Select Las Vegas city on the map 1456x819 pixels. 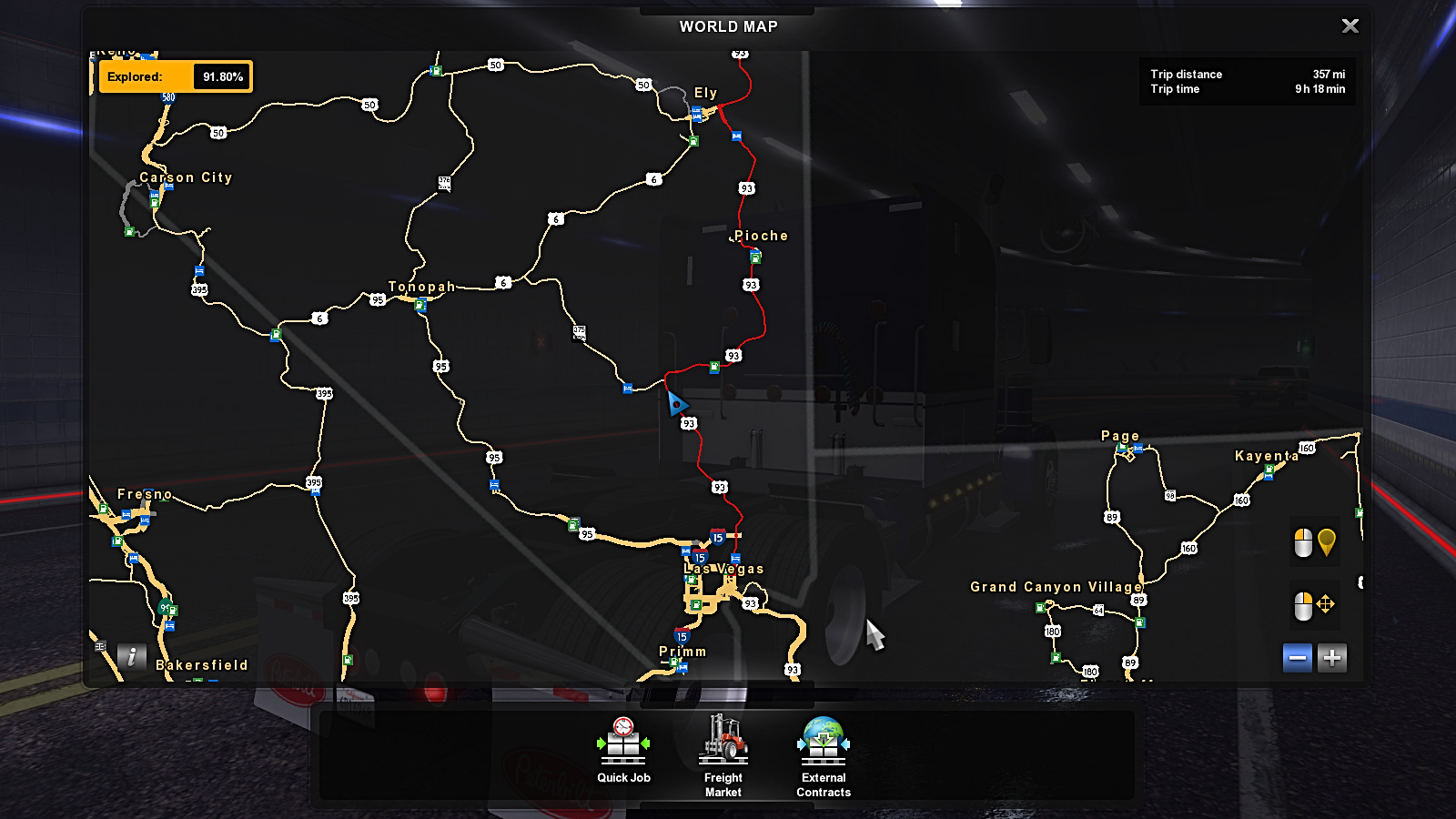coord(724,569)
